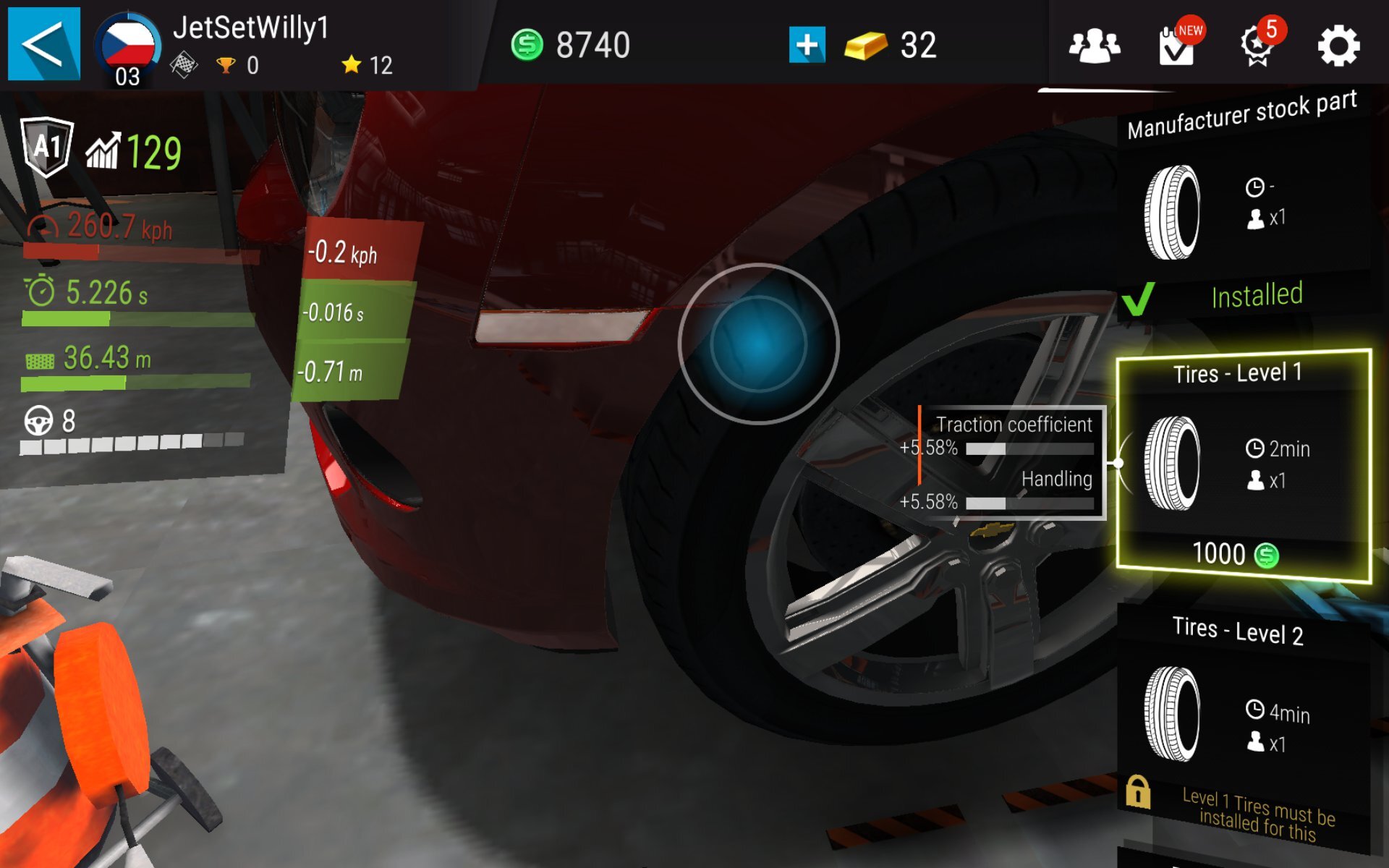The image size is (1389, 868).
Task: View achievements badge with 5 notifications
Action: point(1257,45)
